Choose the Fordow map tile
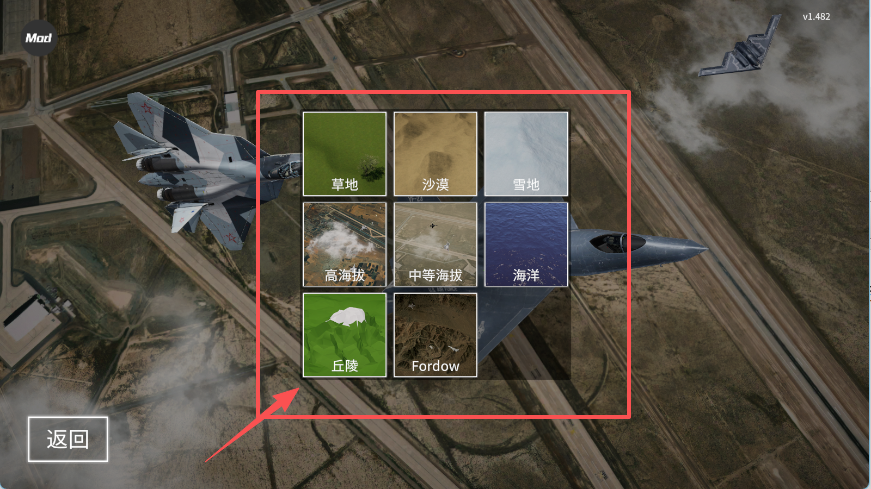 [435, 335]
